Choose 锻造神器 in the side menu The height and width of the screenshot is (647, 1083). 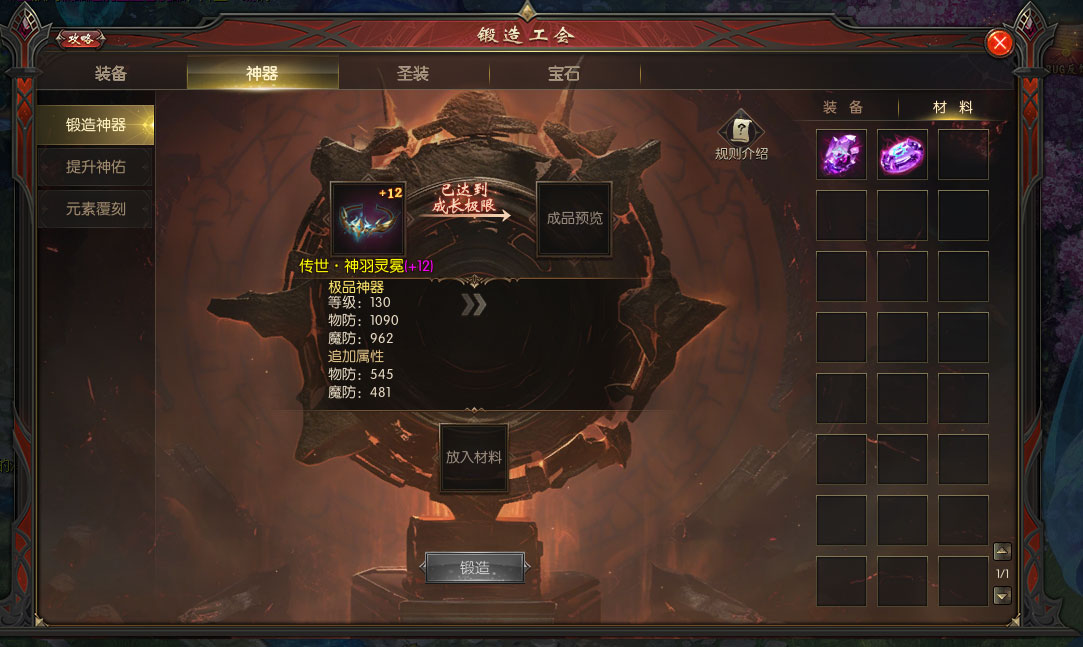pyautogui.click(x=96, y=125)
